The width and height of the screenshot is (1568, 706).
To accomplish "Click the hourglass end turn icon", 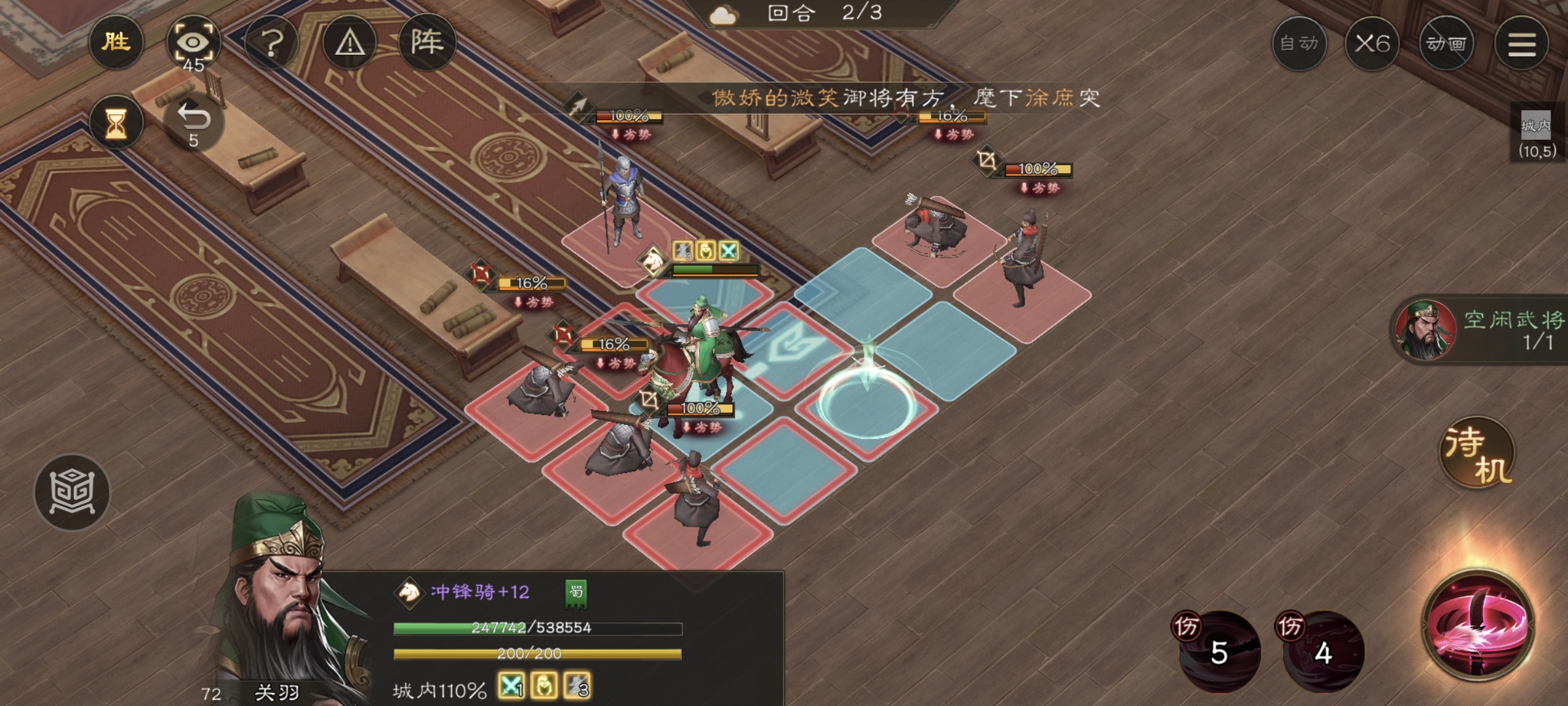I will click(116, 123).
